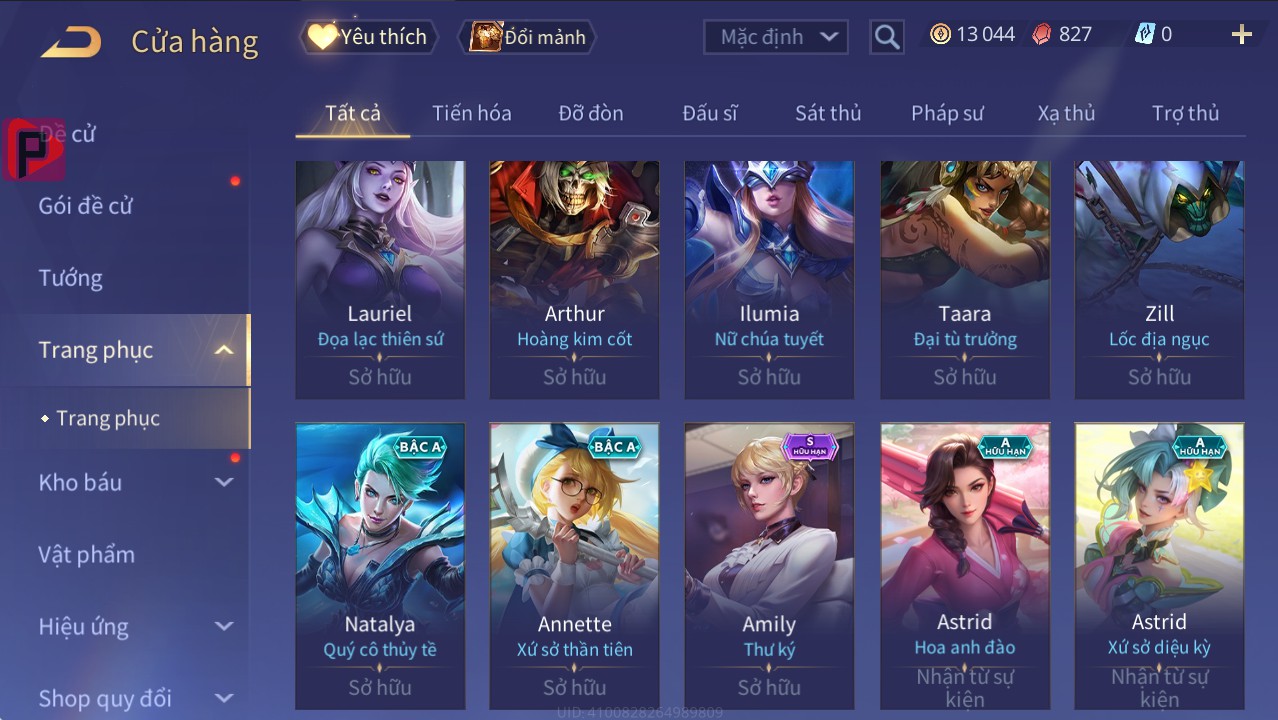Open the Yêu thích favorites list
The image size is (1278, 720).
click(x=368, y=38)
